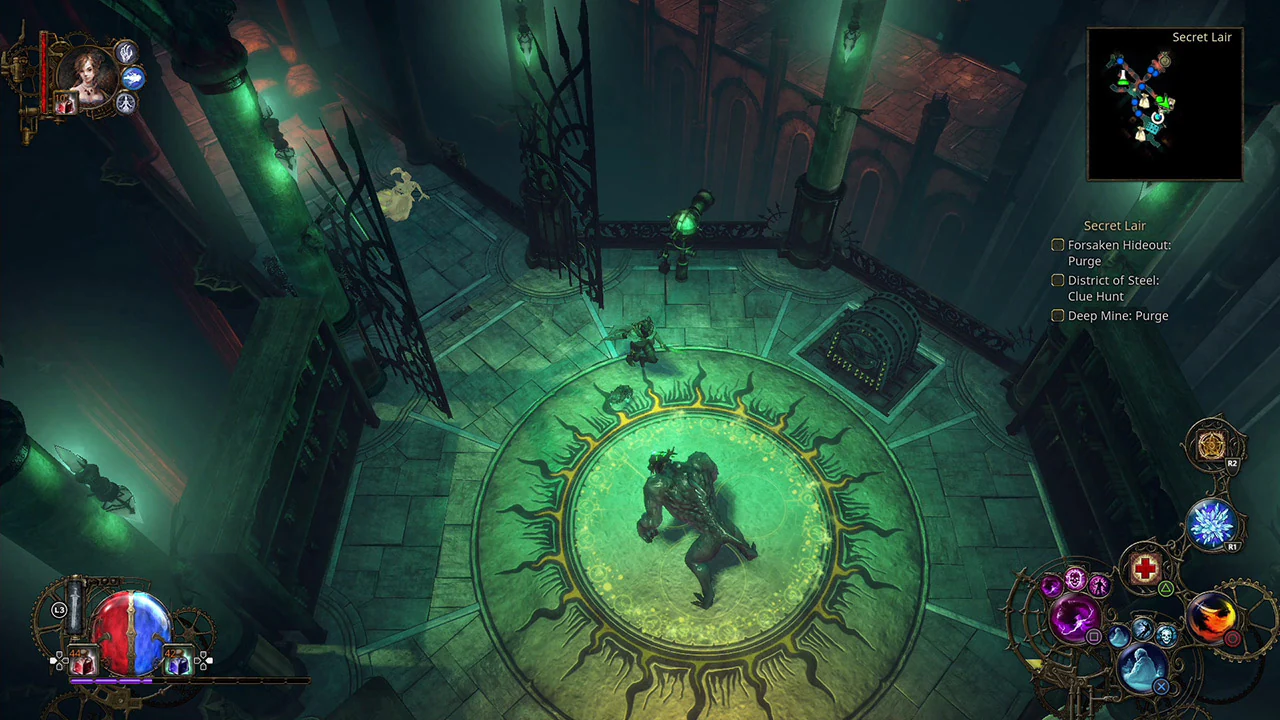Click the Secret Lair quest heading

[1114, 225]
